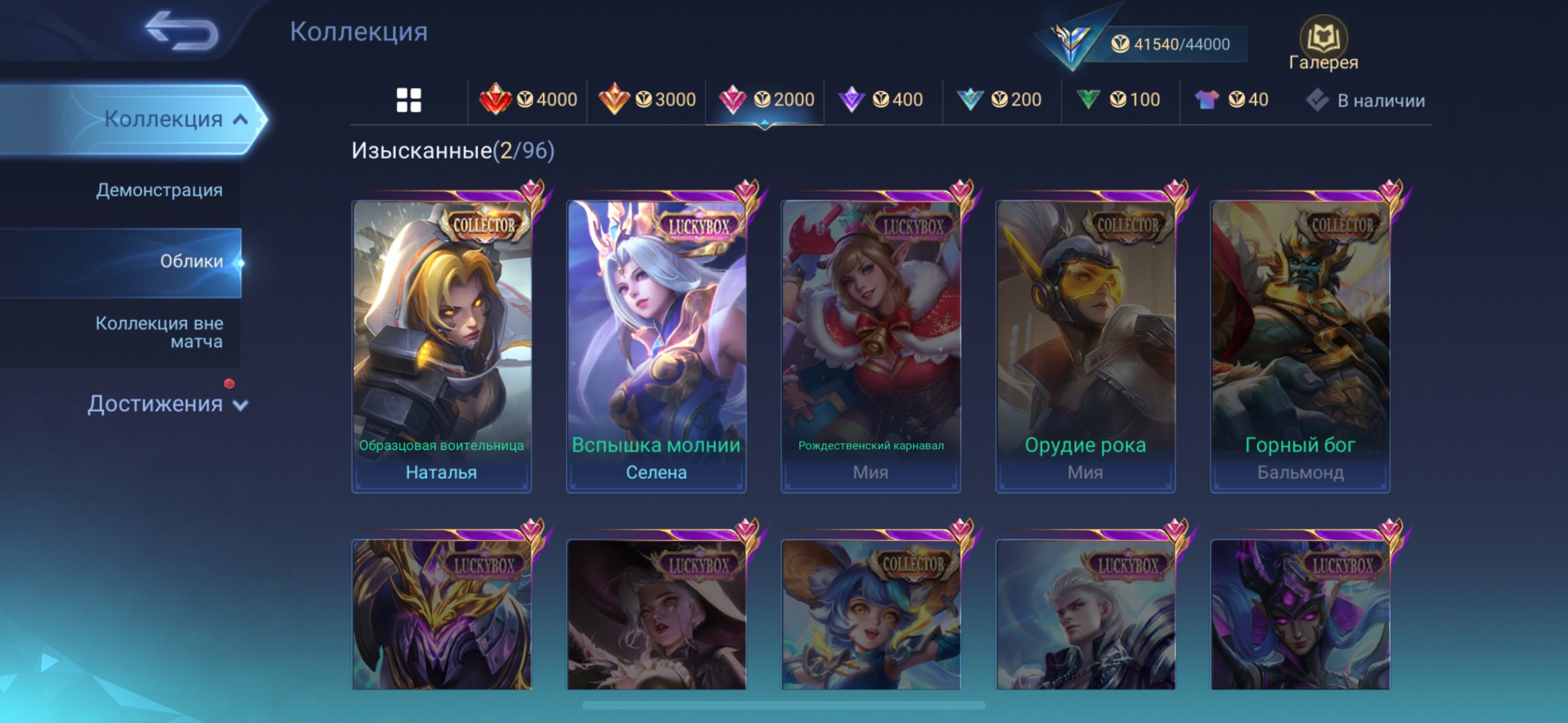1568x723 pixels.
Task: Go back using the return arrow
Action: [181, 30]
